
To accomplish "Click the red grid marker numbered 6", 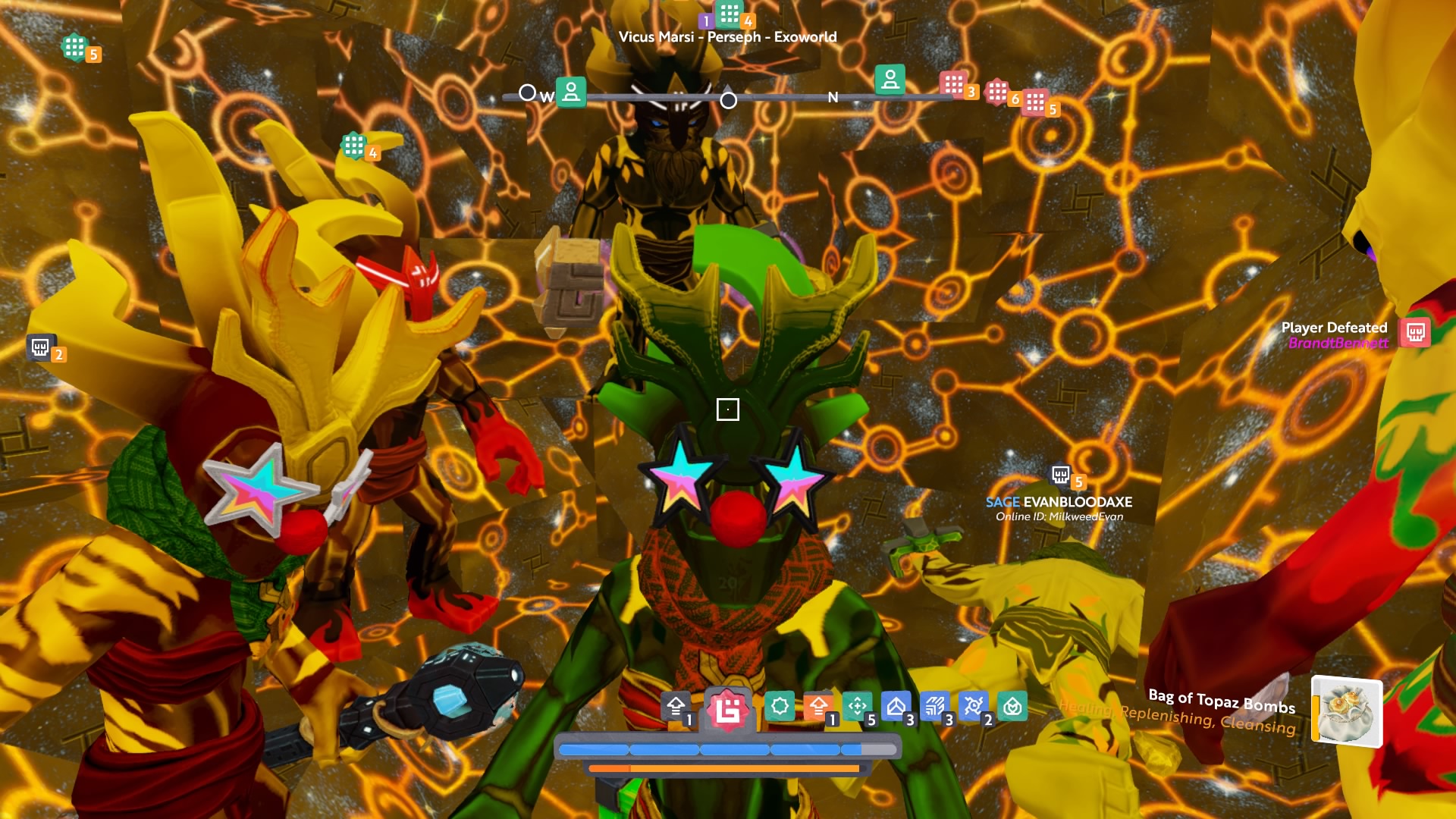I will coord(998,93).
